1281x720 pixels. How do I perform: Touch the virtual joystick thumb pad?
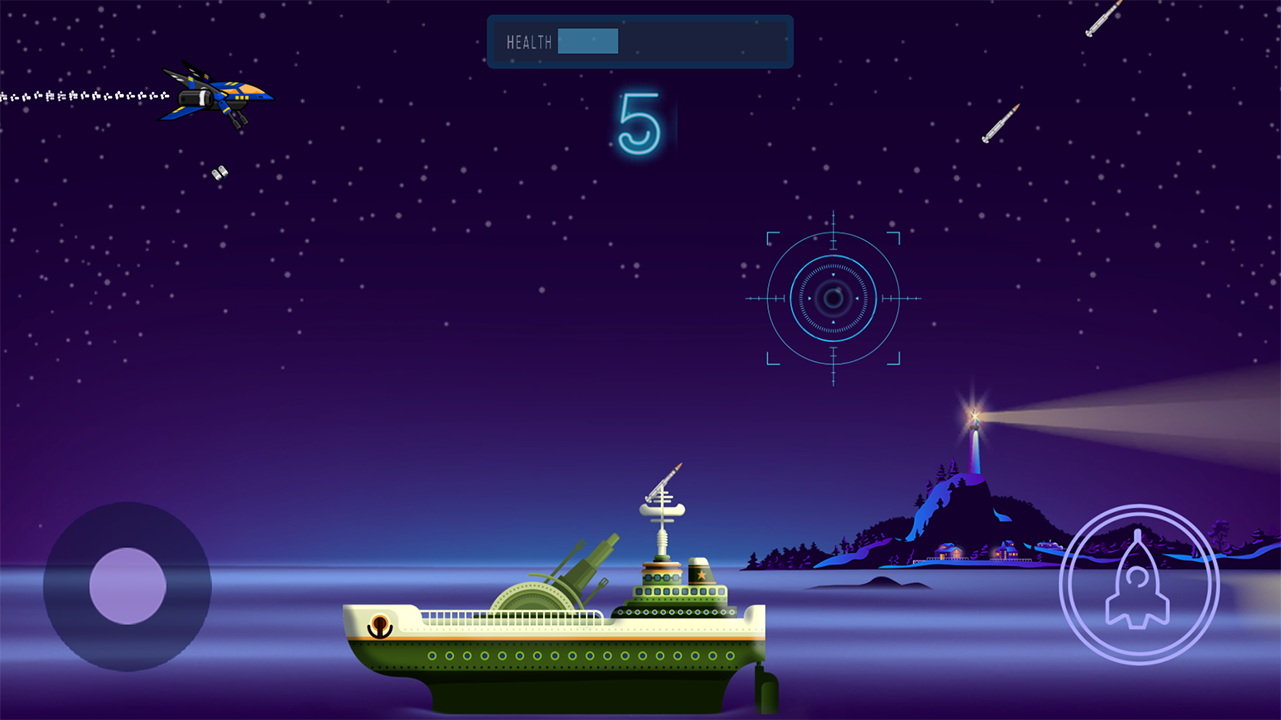tap(127, 586)
